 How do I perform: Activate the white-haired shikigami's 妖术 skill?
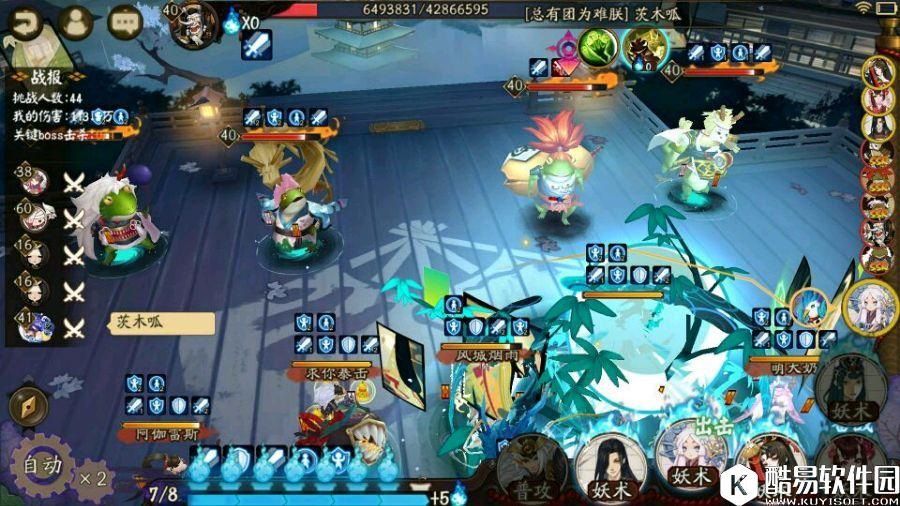pos(690,464)
